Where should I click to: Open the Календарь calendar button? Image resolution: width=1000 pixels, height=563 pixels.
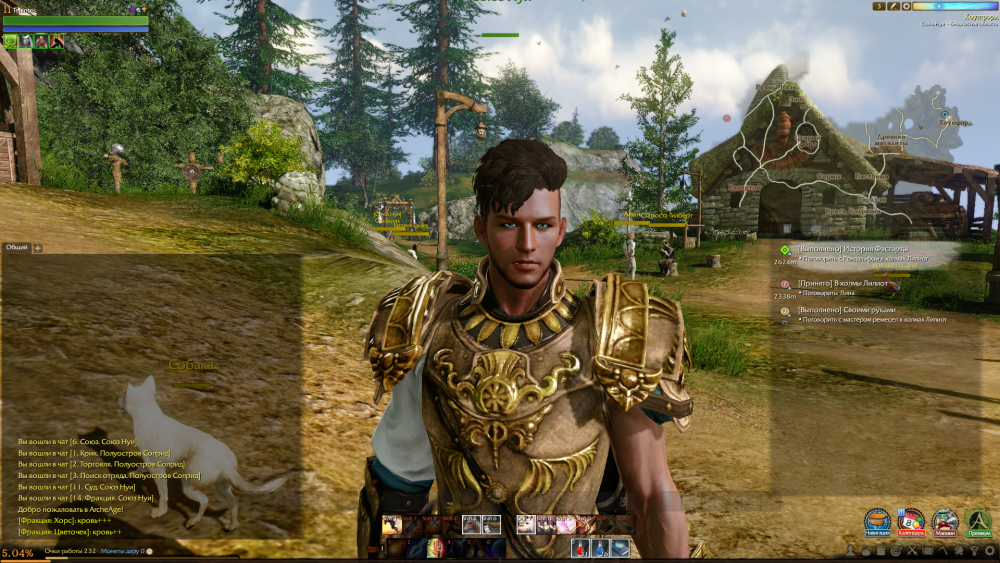[911, 521]
